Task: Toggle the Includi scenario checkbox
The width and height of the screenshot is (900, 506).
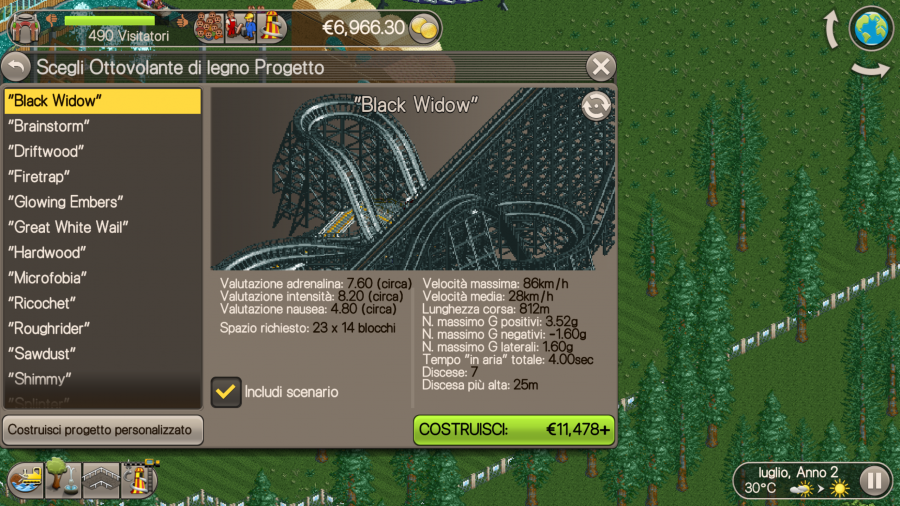Action: coord(226,391)
